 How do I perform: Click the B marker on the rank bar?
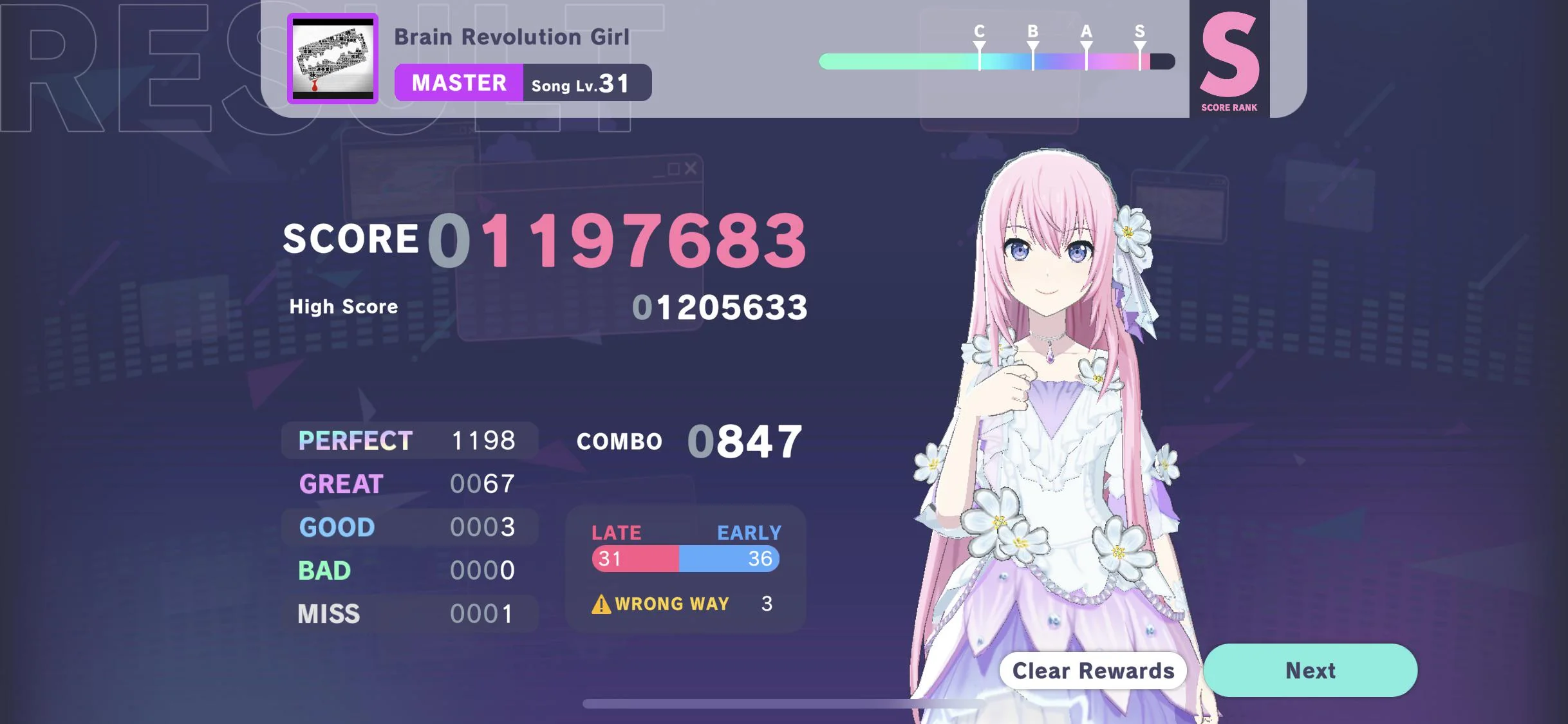[1032, 45]
